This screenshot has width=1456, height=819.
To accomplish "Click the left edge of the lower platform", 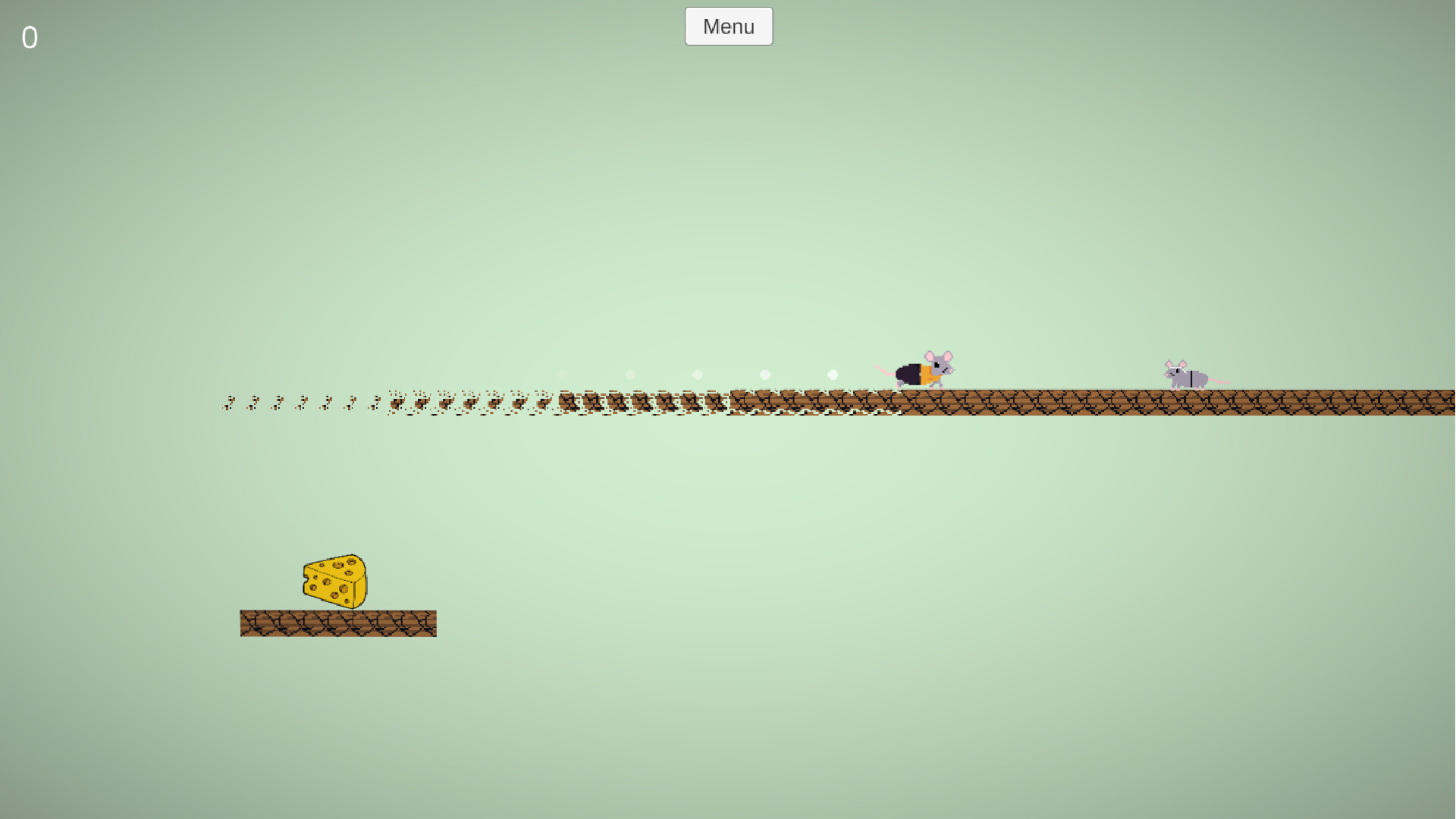I will [x=244, y=623].
